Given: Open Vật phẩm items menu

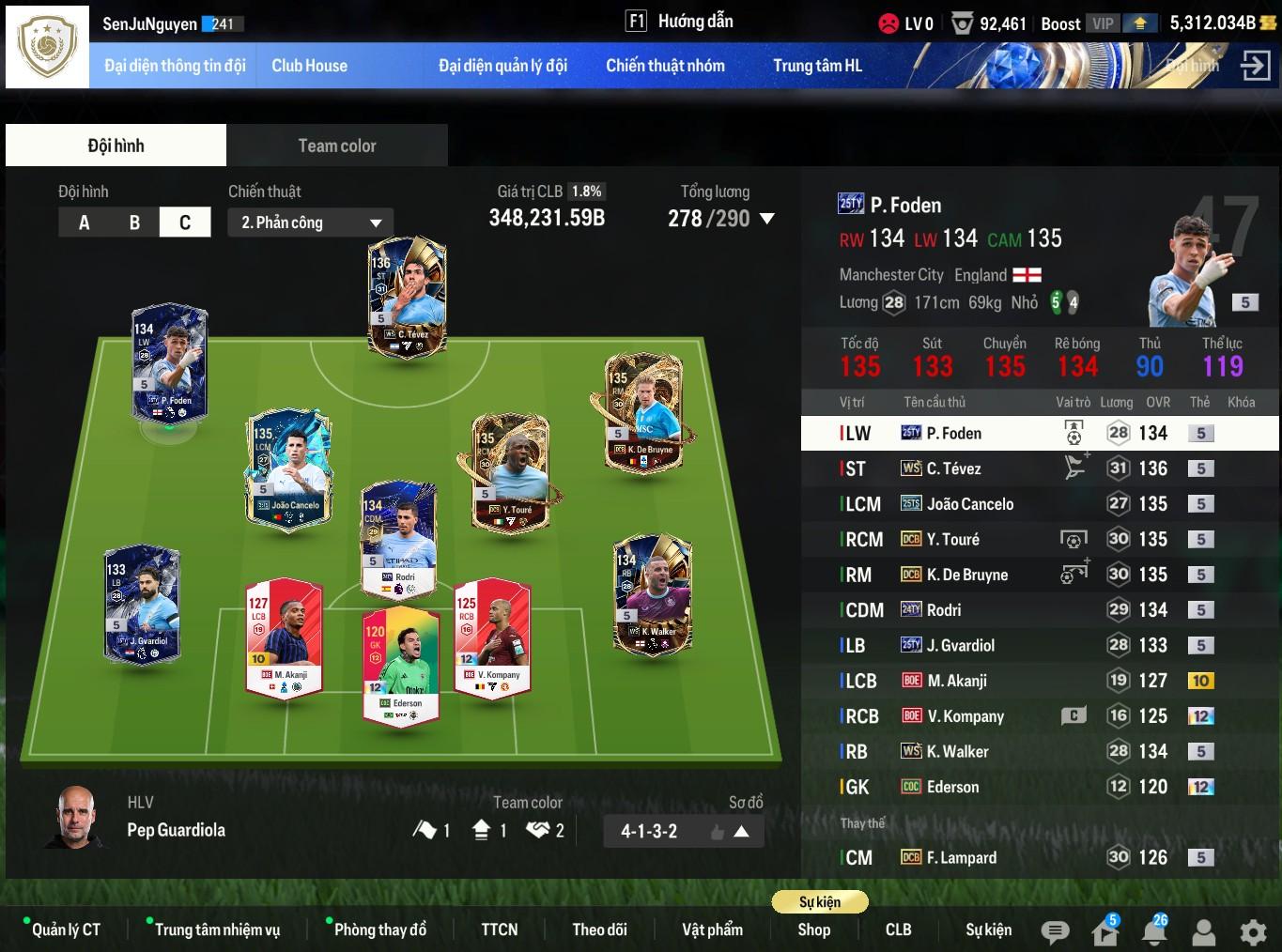Looking at the screenshot, I should point(712,929).
